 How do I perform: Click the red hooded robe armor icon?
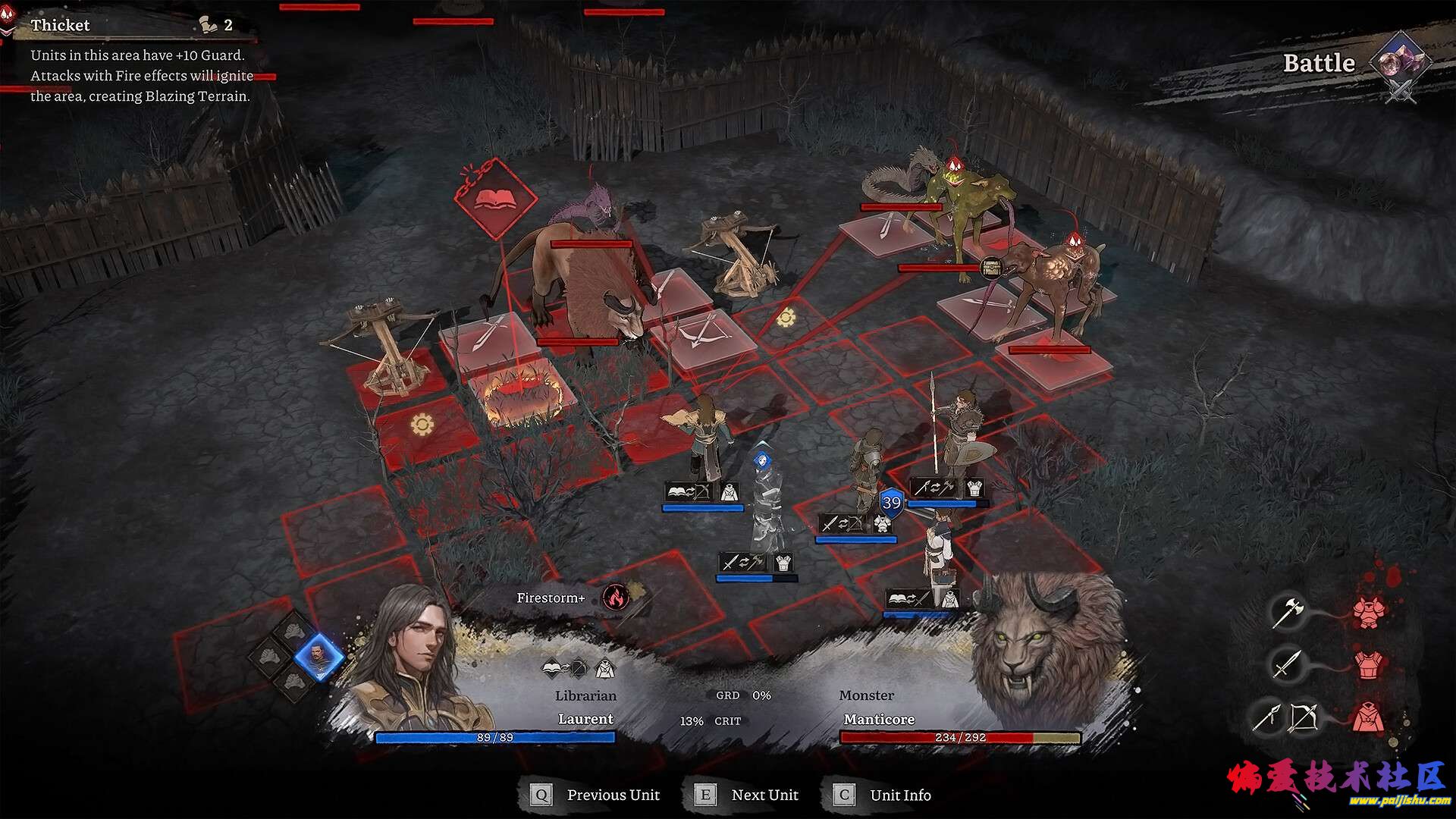click(x=1368, y=717)
